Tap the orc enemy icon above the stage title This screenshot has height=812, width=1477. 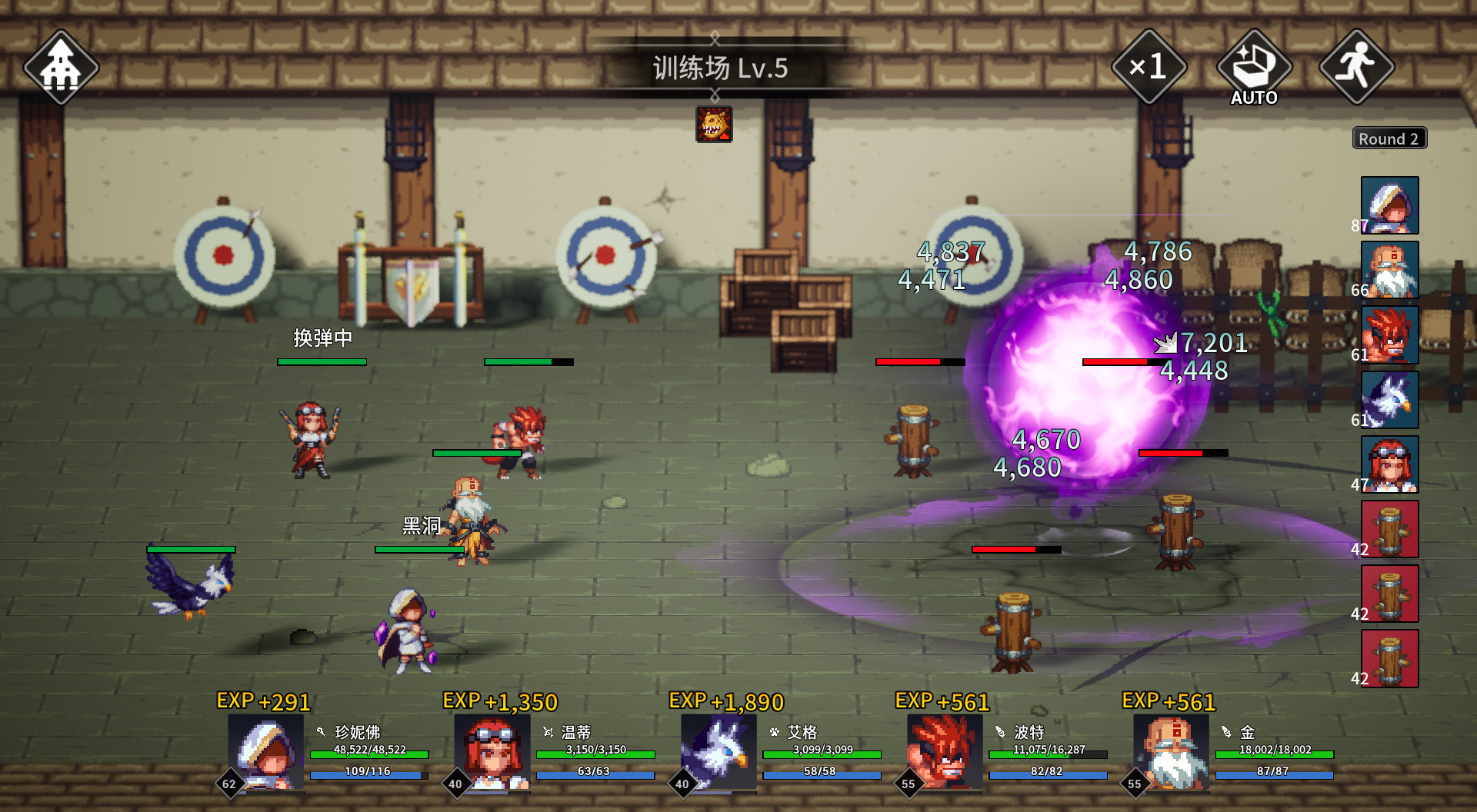tap(714, 125)
